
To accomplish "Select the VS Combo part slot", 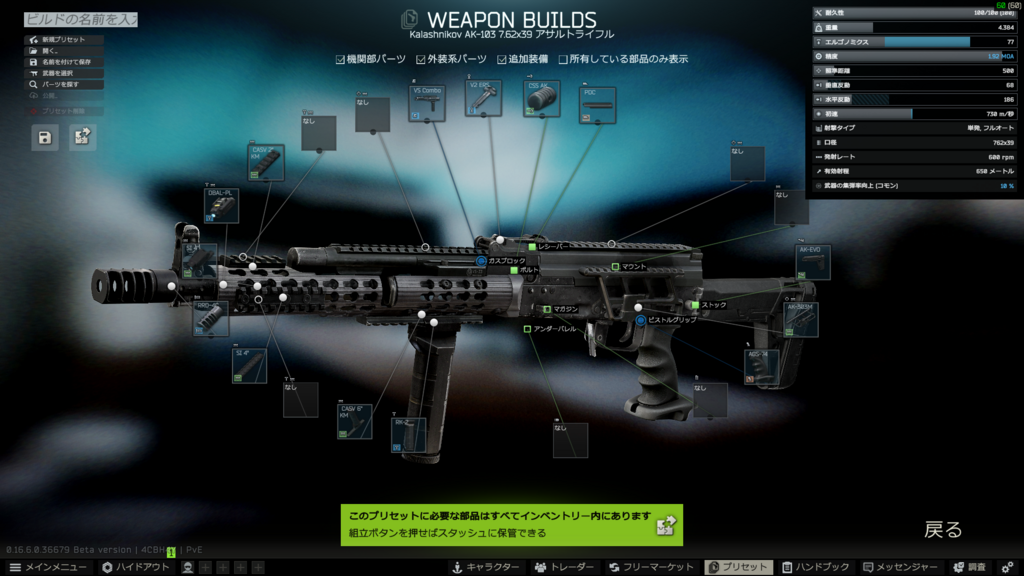I will pos(427,104).
